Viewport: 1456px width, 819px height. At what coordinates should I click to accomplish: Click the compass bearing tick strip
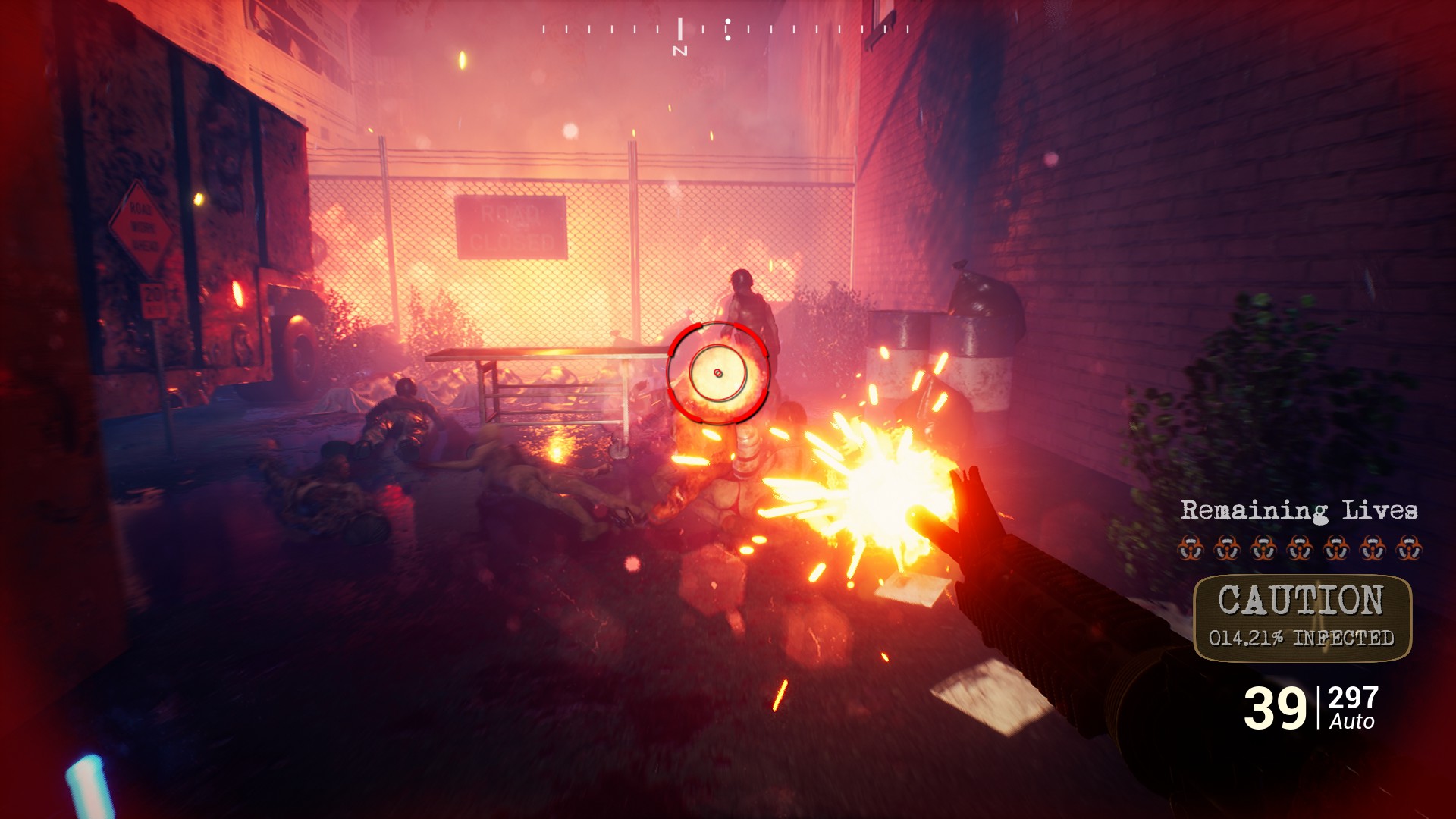(720, 29)
